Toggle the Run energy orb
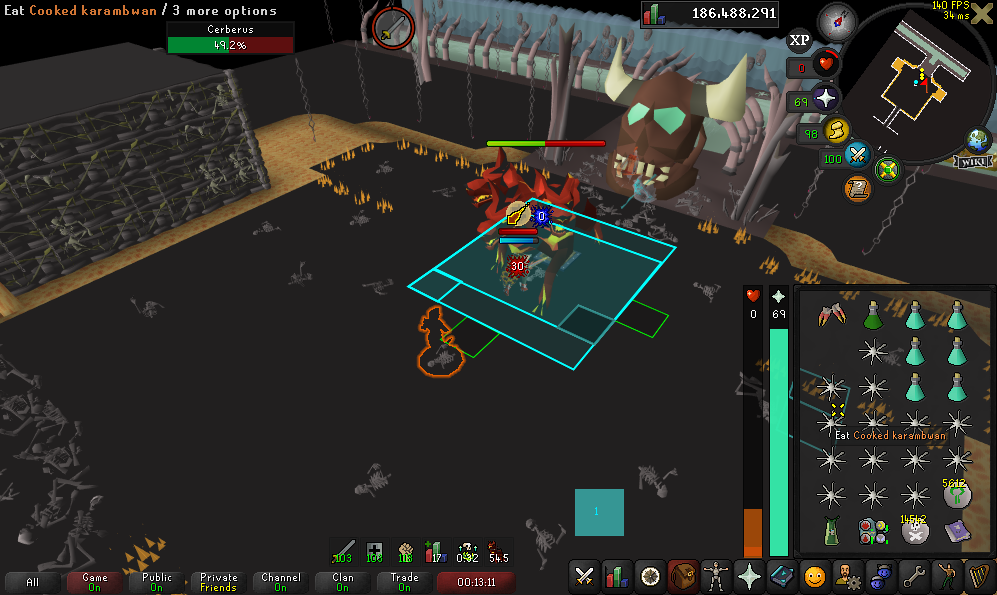 point(836,130)
